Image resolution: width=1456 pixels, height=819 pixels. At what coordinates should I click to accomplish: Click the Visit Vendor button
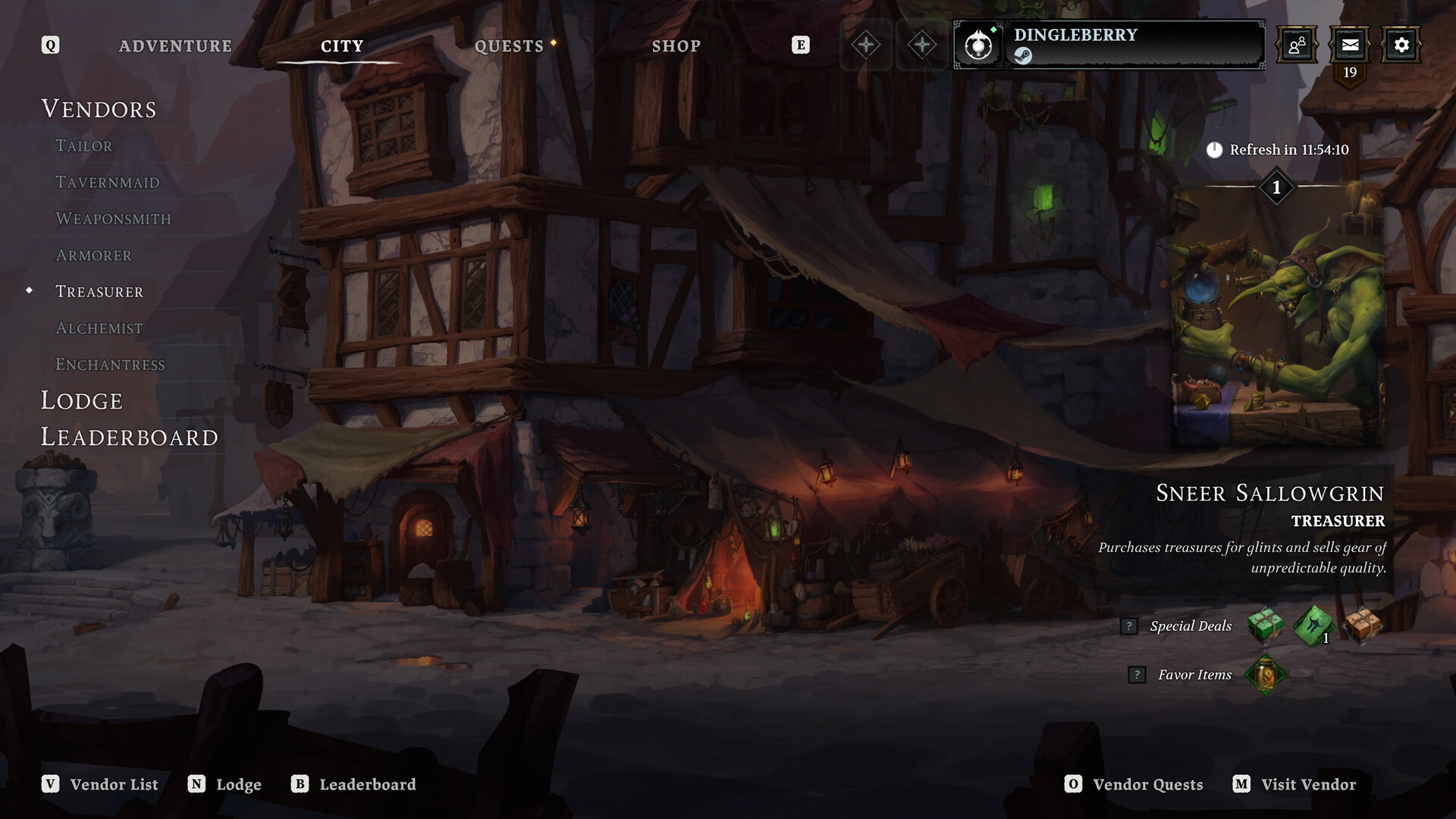coord(1294,784)
